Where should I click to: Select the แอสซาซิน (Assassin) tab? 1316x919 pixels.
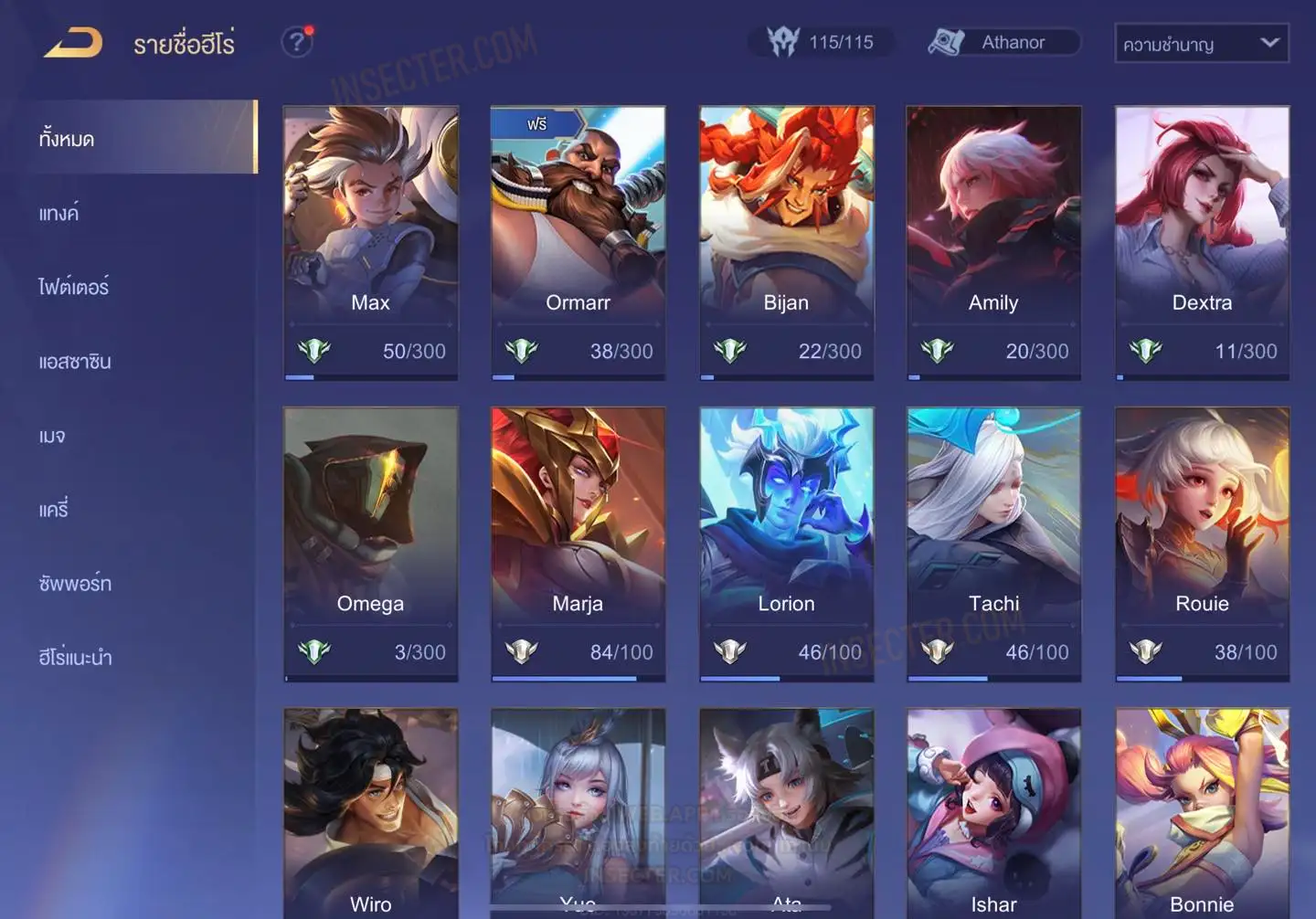pyautogui.click(x=75, y=362)
